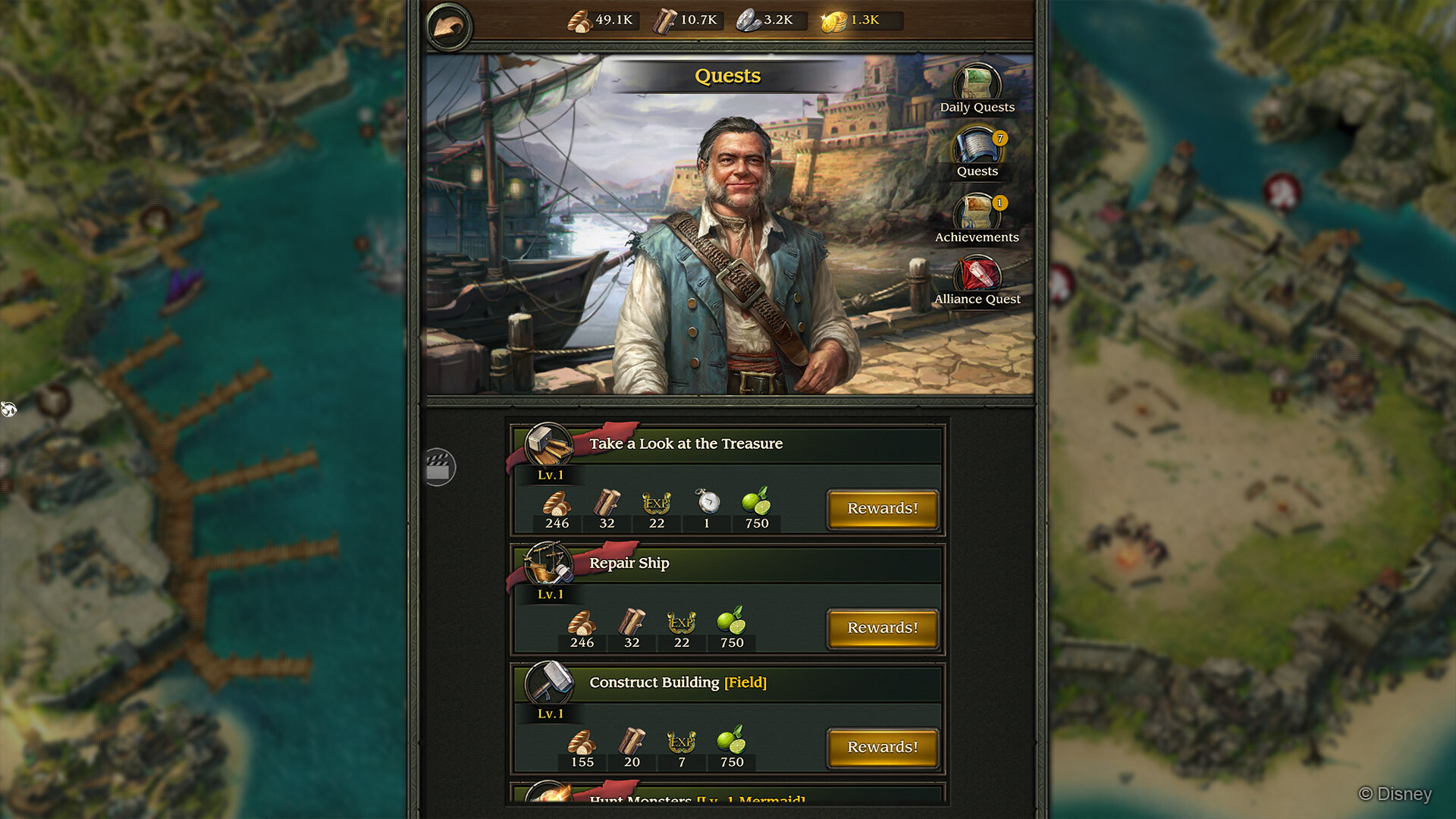The height and width of the screenshot is (819, 1456).
Task: Select the clapperboard cutscene icon
Action: point(440,468)
